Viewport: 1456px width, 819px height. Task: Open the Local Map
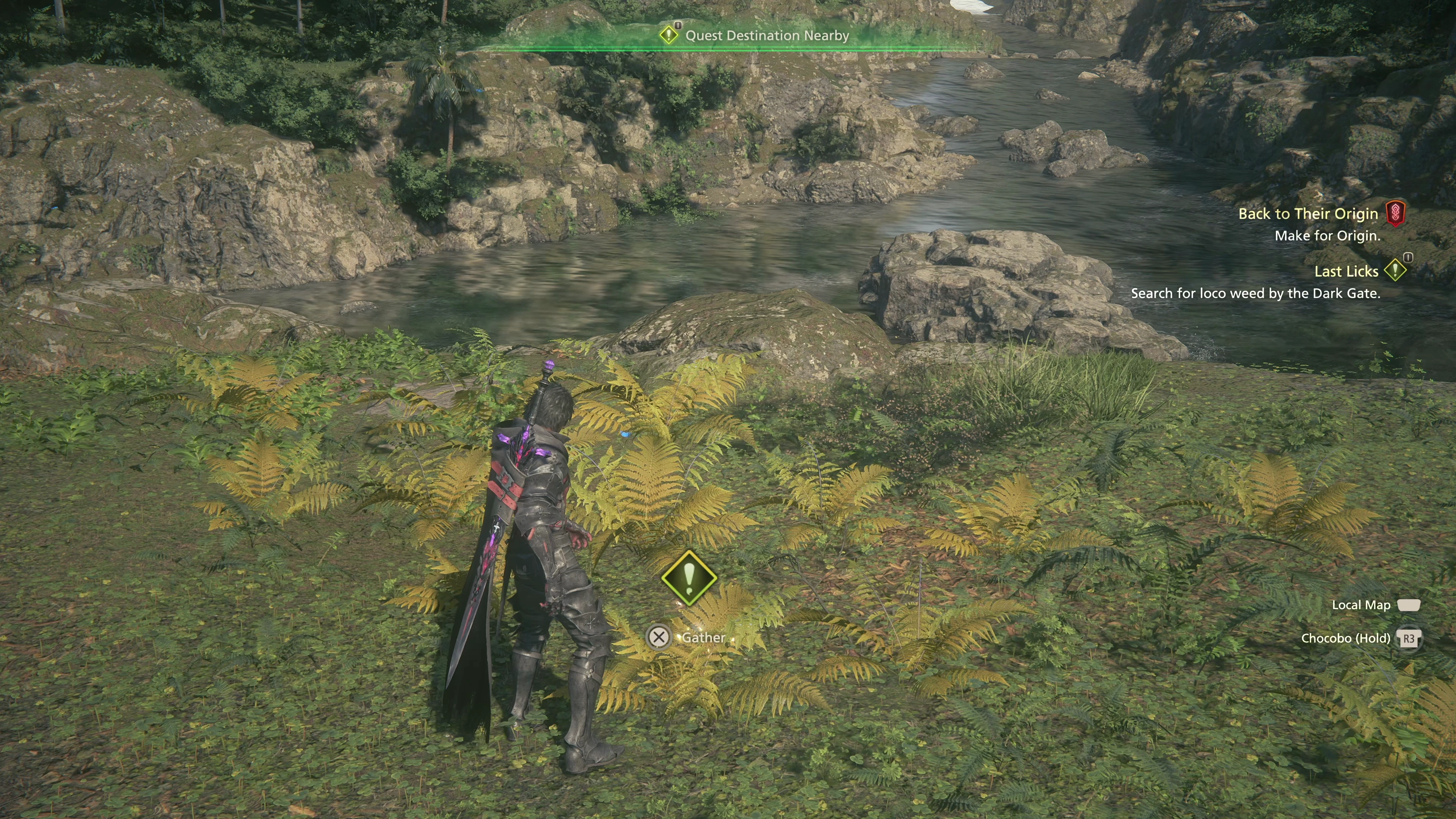pyautogui.click(x=1360, y=606)
